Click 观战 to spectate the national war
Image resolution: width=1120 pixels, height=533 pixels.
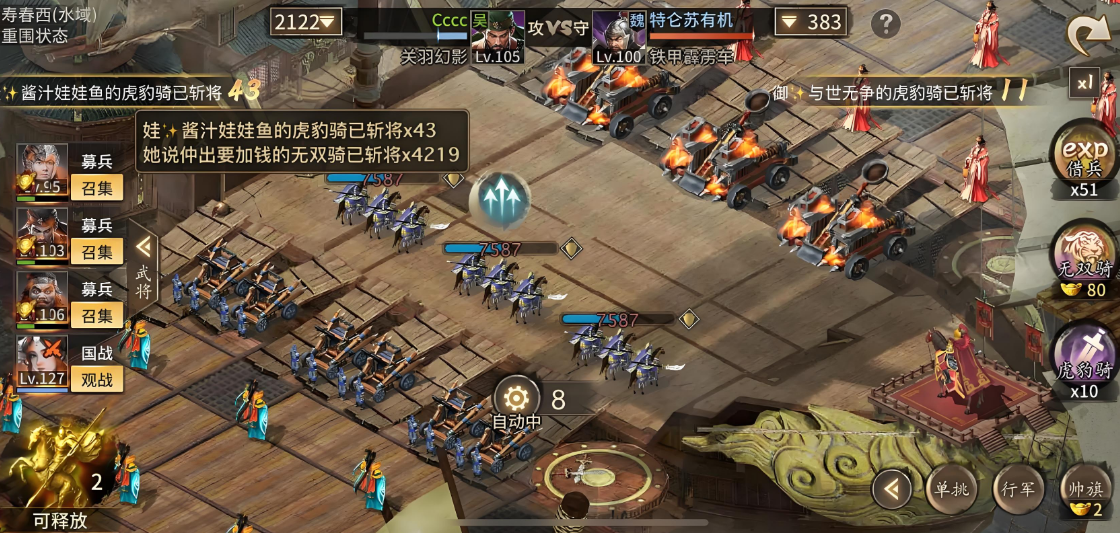click(97, 379)
